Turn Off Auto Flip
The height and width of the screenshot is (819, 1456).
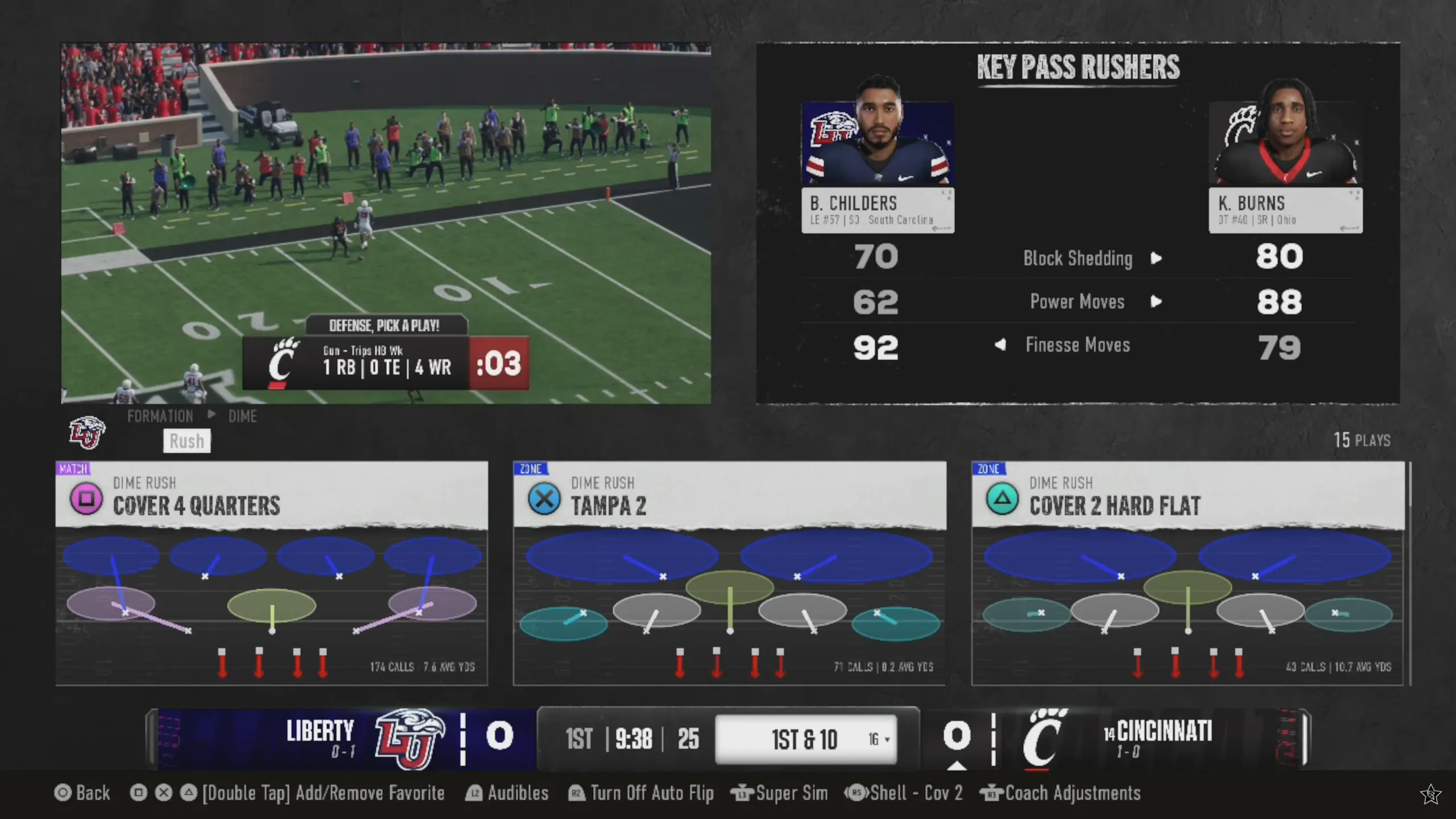pyautogui.click(x=642, y=793)
